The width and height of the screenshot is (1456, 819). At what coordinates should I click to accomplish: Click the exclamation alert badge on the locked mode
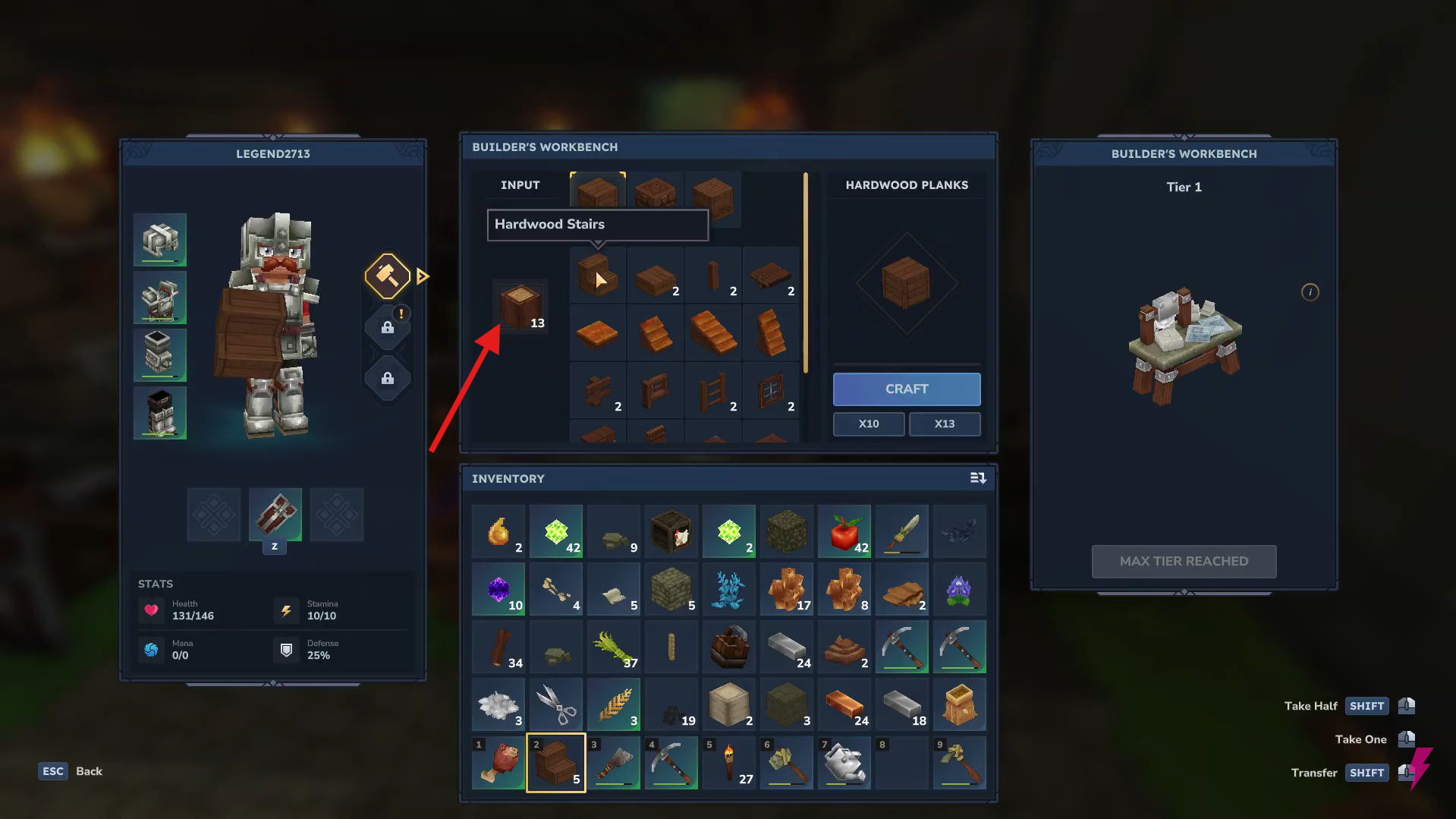401,313
